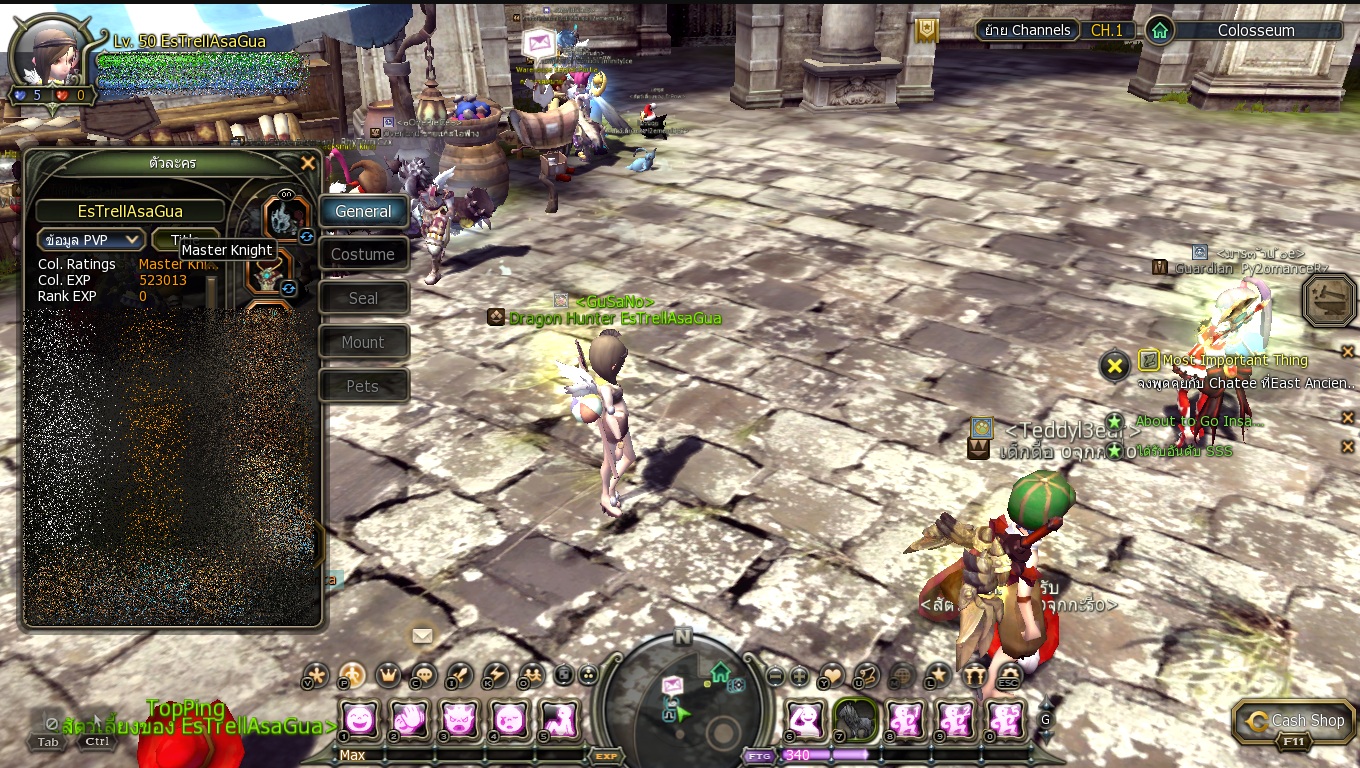Open the mail envelope notification
The height and width of the screenshot is (768, 1360).
(422, 636)
